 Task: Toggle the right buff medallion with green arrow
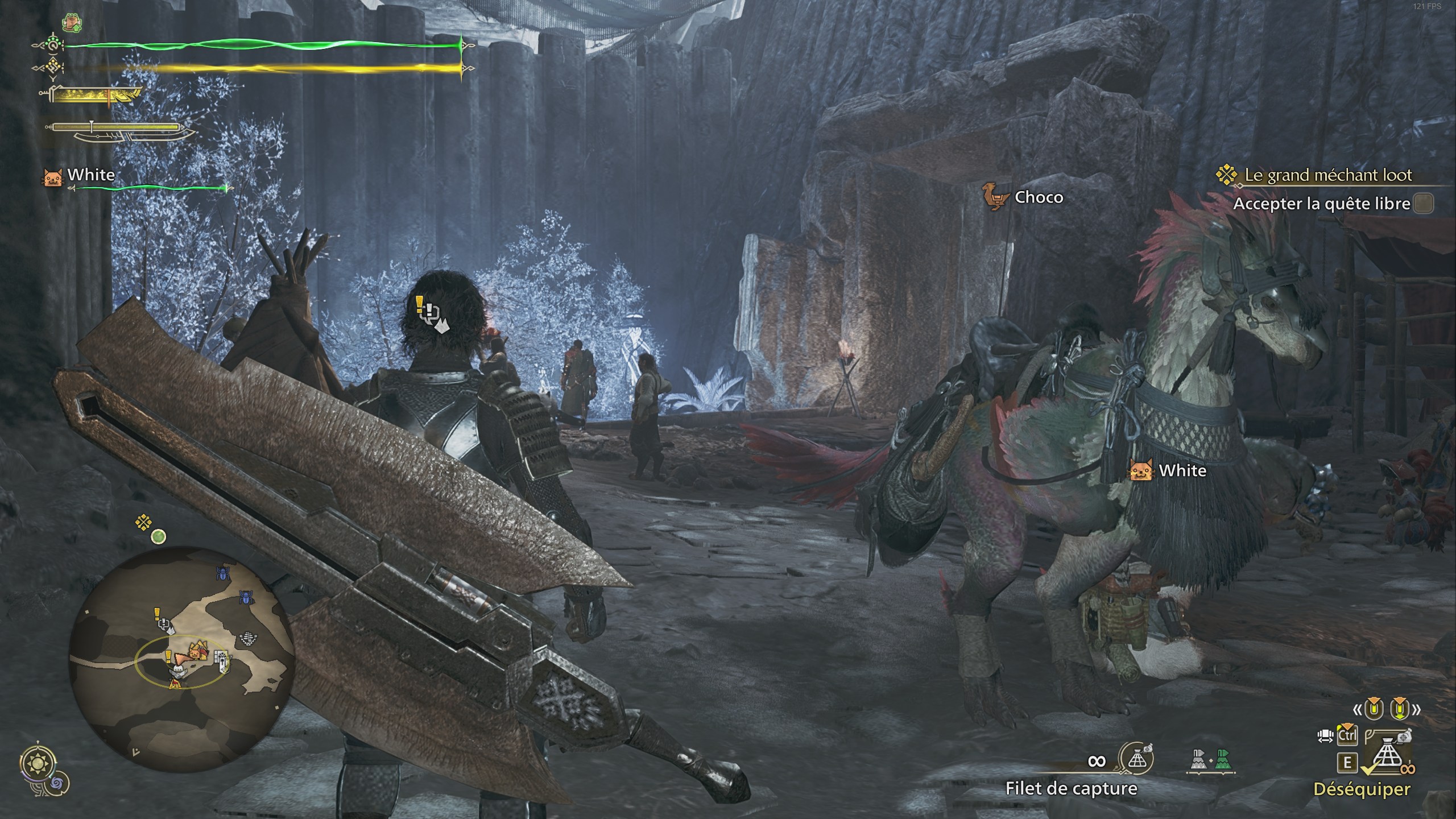1399,710
